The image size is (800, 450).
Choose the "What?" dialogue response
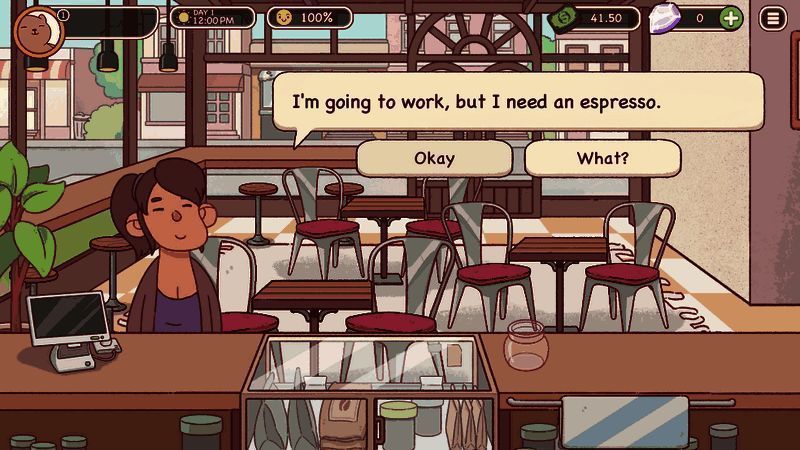pyautogui.click(x=602, y=158)
